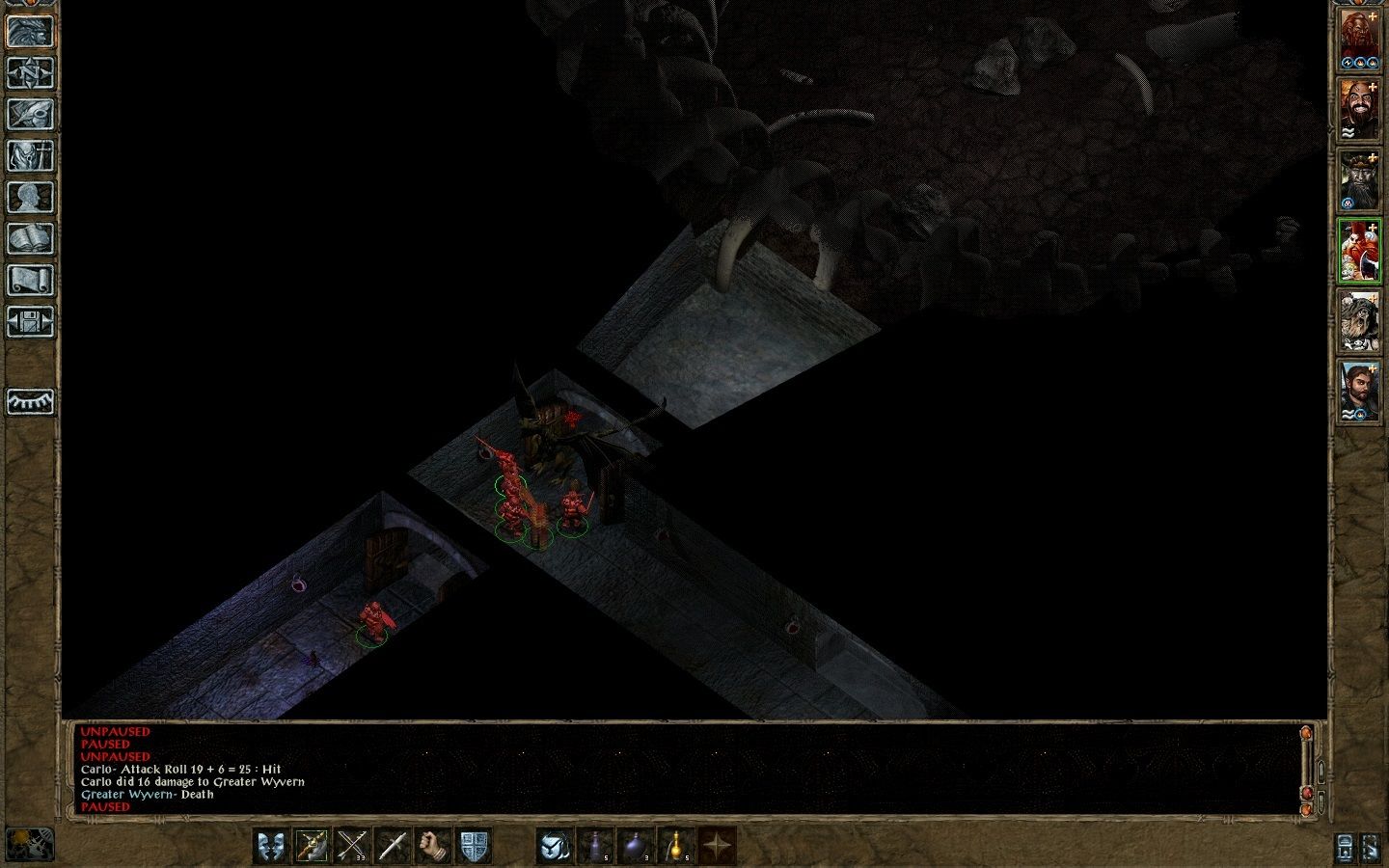Select the equipped halberd weapon slot
The image size is (1389, 868).
313,848
